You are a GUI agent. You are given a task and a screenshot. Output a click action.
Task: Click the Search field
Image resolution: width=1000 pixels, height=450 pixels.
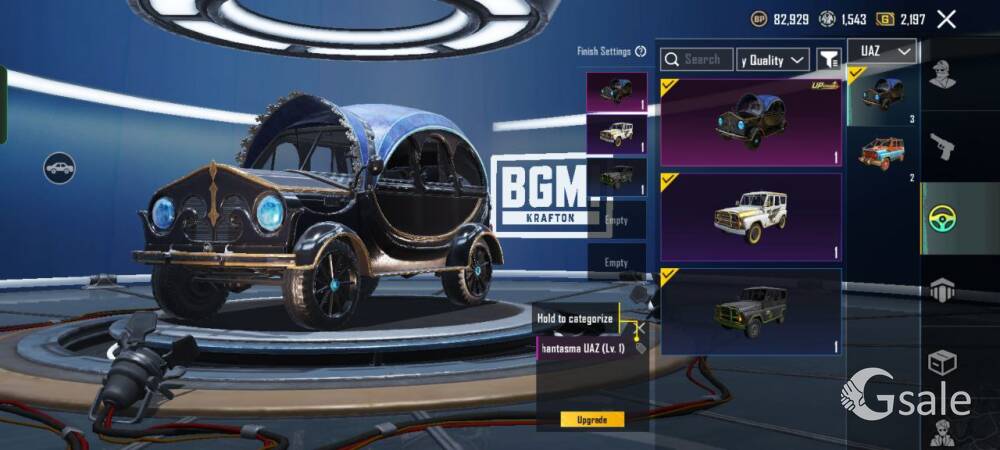pyautogui.click(x=697, y=60)
